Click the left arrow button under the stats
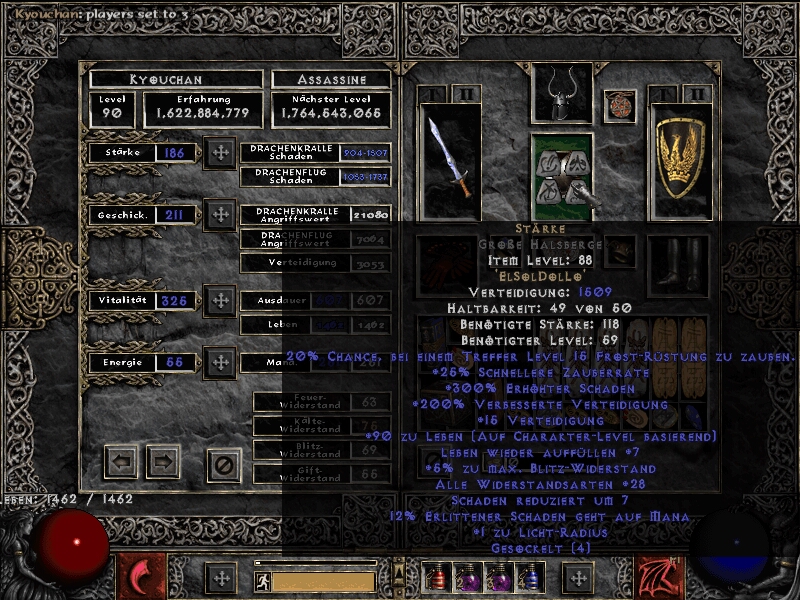 click(121, 461)
